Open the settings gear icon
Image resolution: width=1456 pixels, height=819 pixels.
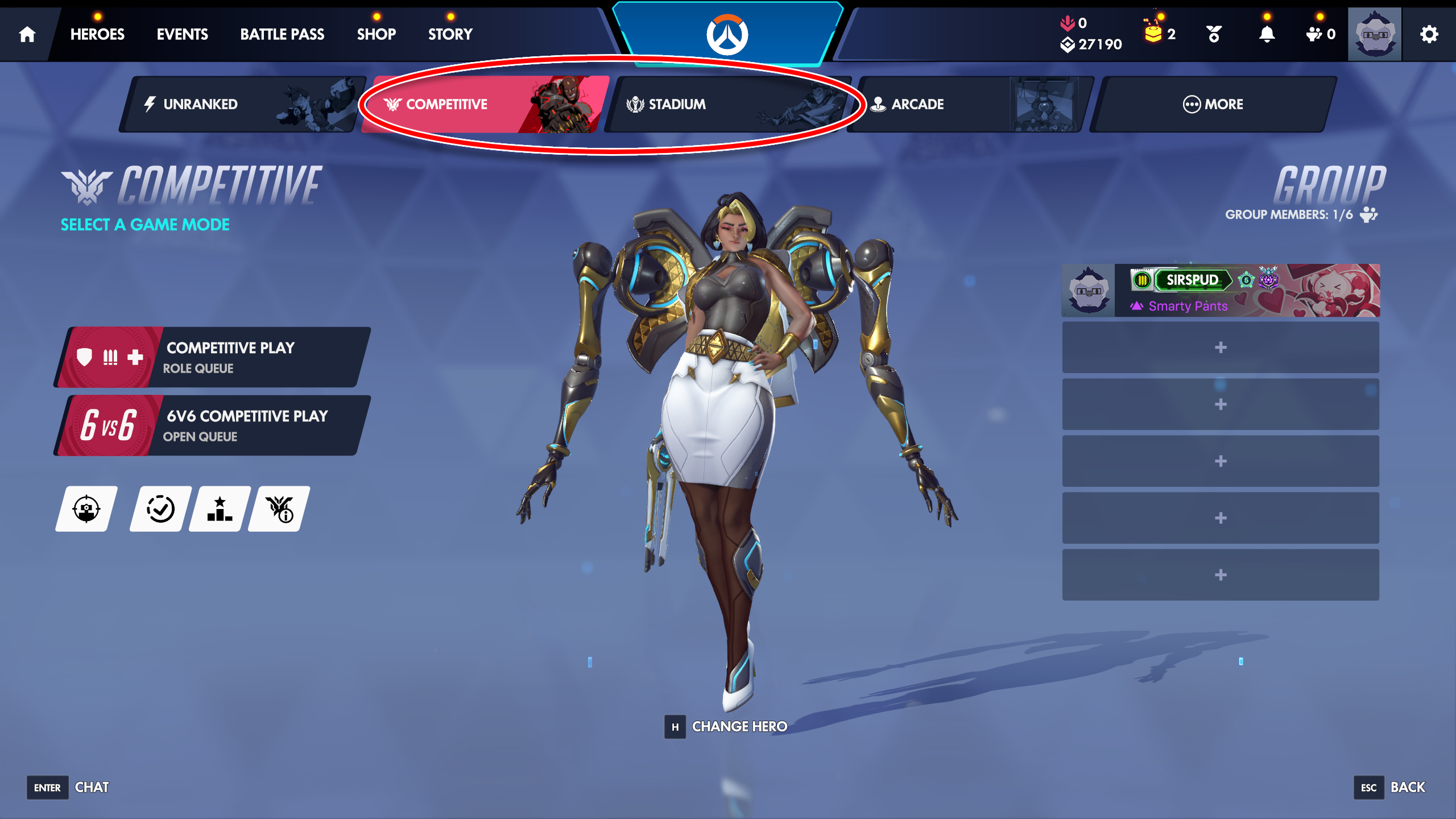tap(1429, 33)
